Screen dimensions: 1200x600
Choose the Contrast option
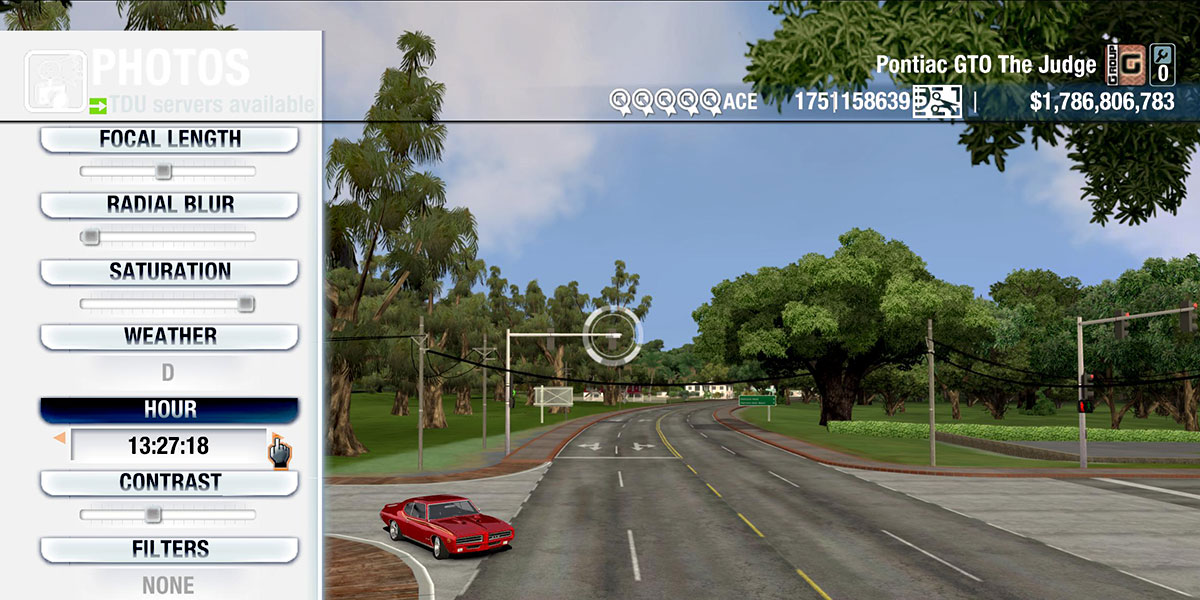pos(169,483)
